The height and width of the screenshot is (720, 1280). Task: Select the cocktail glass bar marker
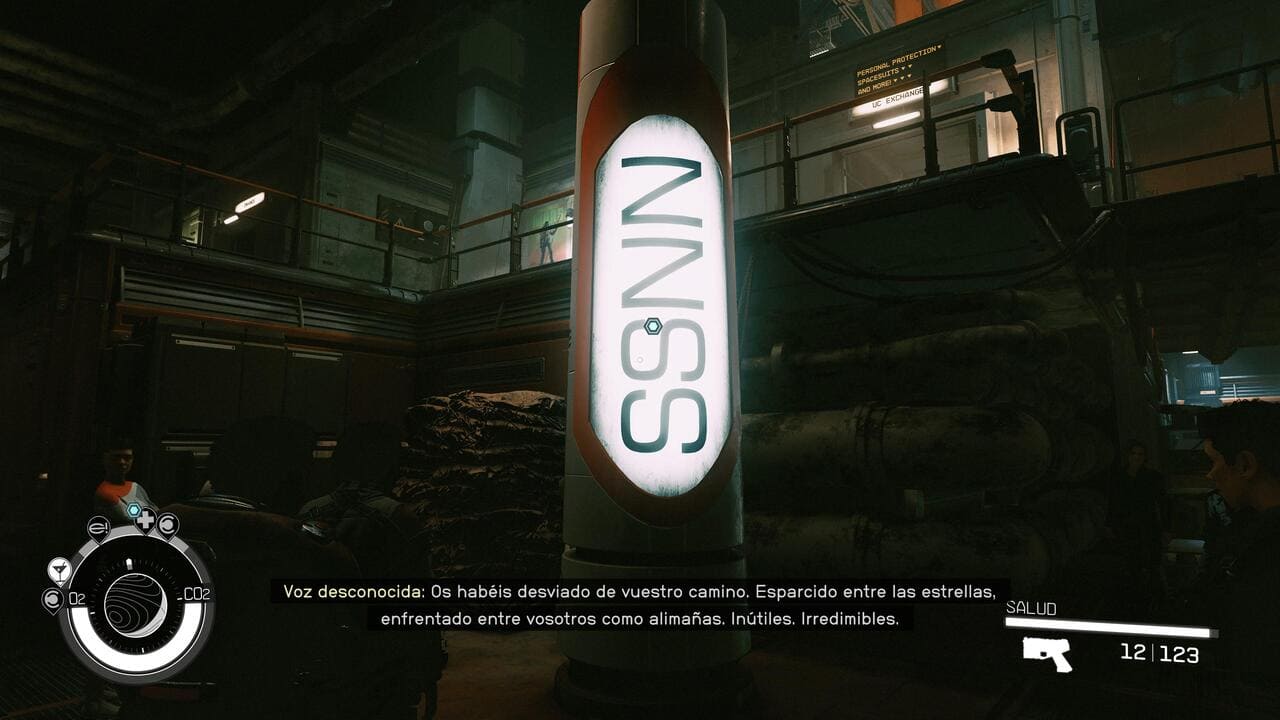(x=59, y=570)
